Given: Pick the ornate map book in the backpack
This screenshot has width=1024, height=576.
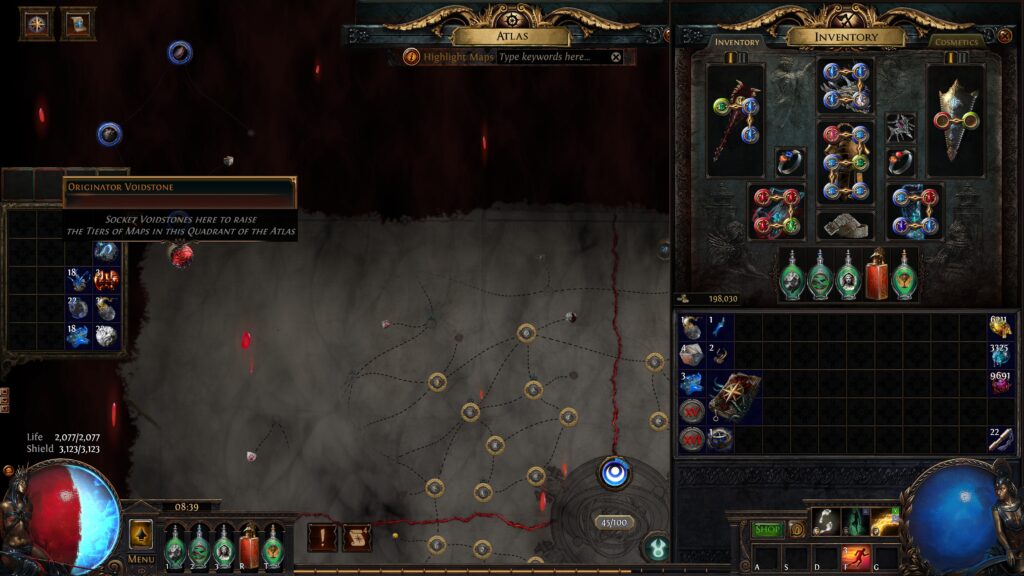Looking at the screenshot, I should tap(735, 397).
